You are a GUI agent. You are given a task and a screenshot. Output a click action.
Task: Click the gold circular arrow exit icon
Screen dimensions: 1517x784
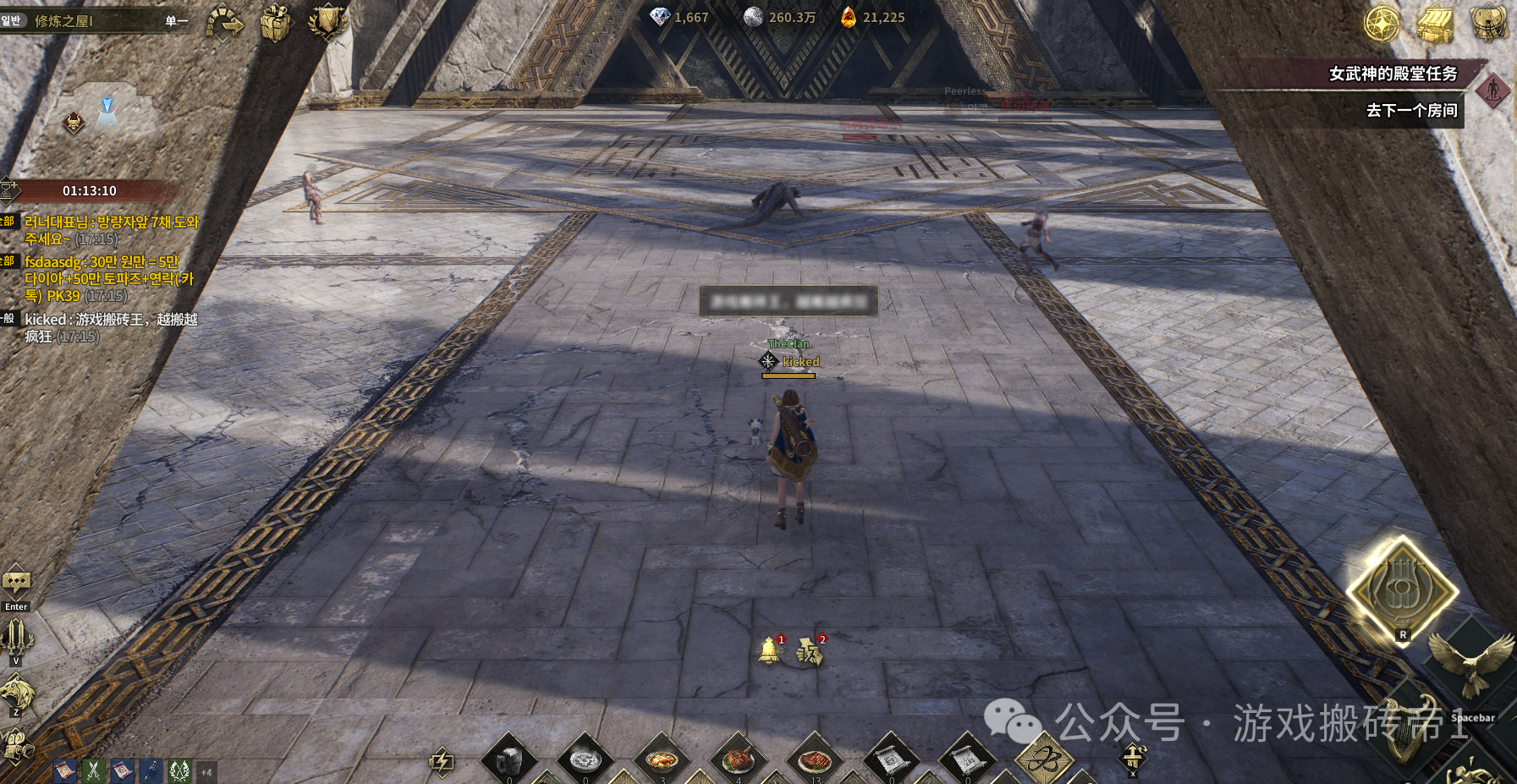click(x=224, y=22)
